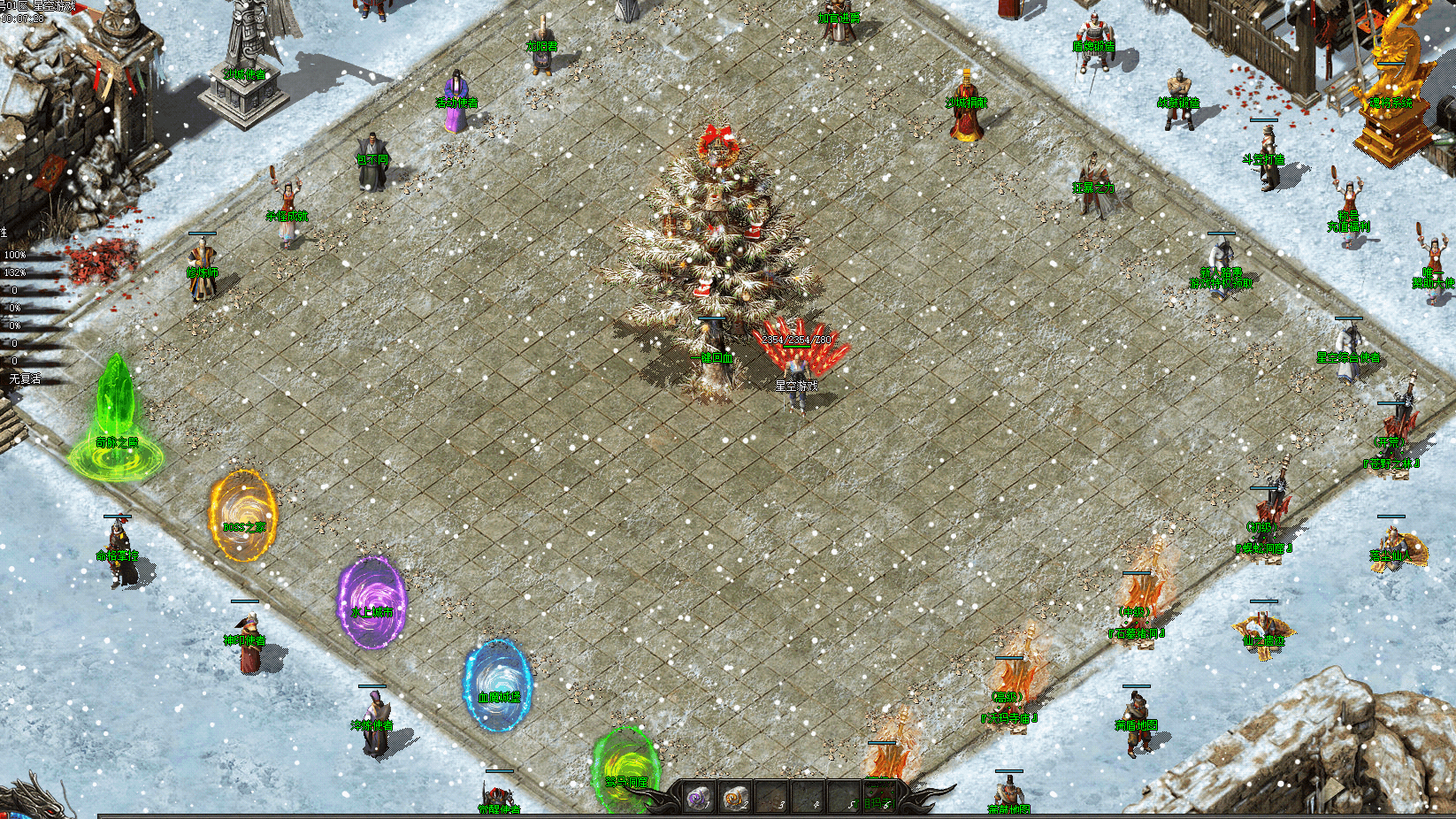Use the orange swirl scroll in hotbar slot 2
The image size is (1456, 819).
pyautogui.click(x=734, y=798)
